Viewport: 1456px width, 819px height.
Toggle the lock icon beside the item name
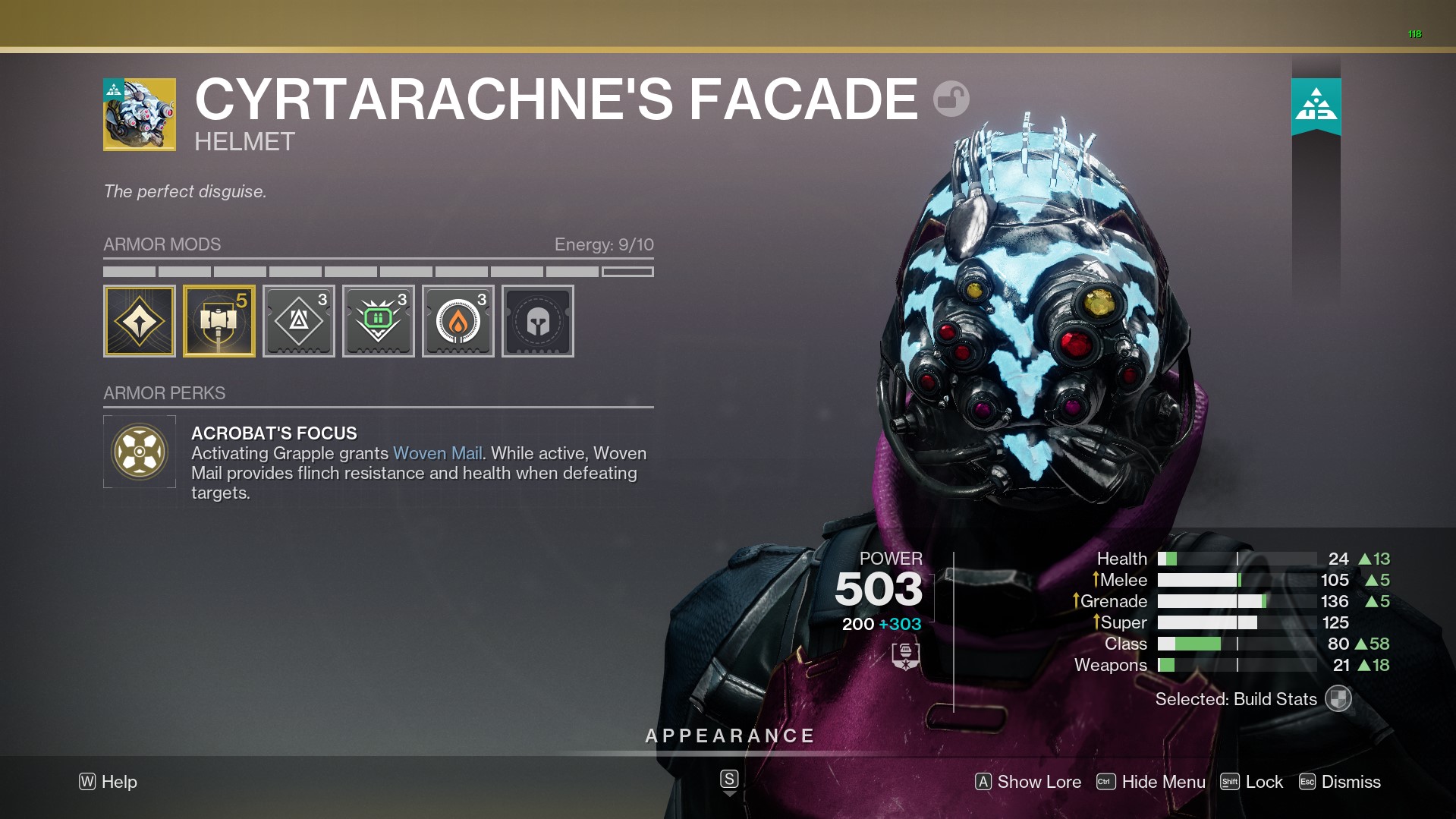pos(951,99)
